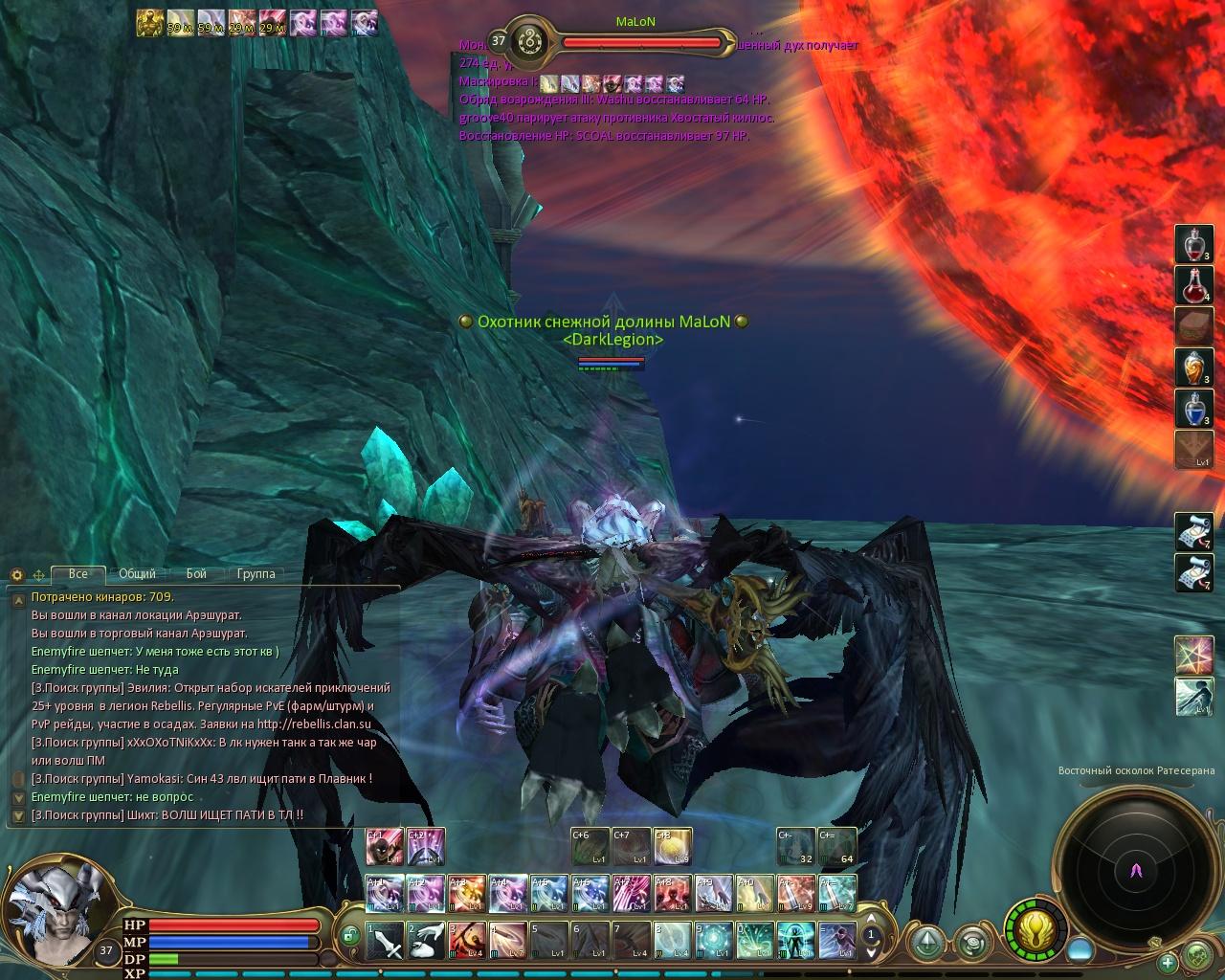Use the small red potion with count 3
The image size is (1225, 980).
[x=1193, y=244]
